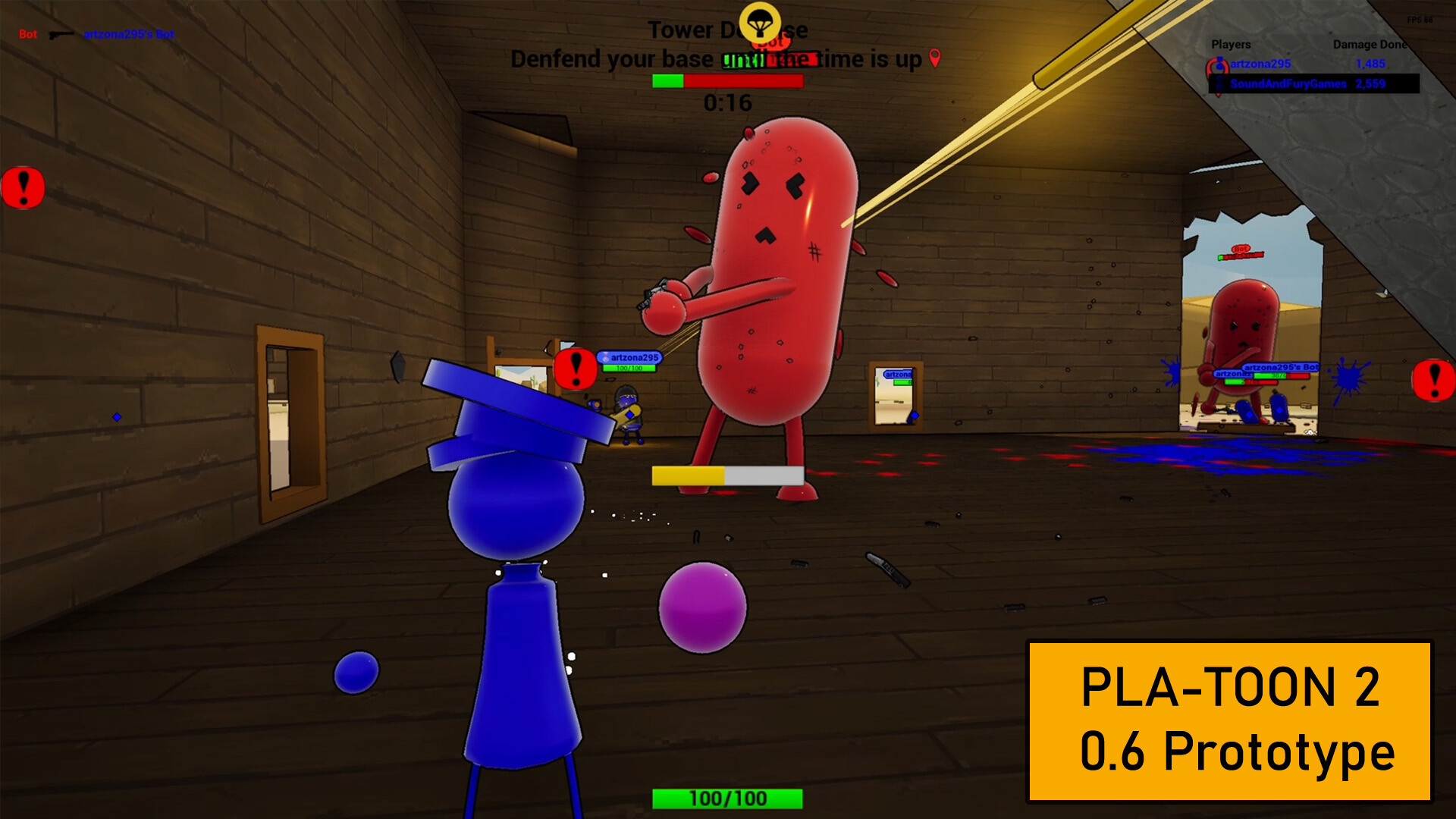Expand the Players scoreboard panel
The height and width of the screenshot is (819, 1456).
point(1230,45)
